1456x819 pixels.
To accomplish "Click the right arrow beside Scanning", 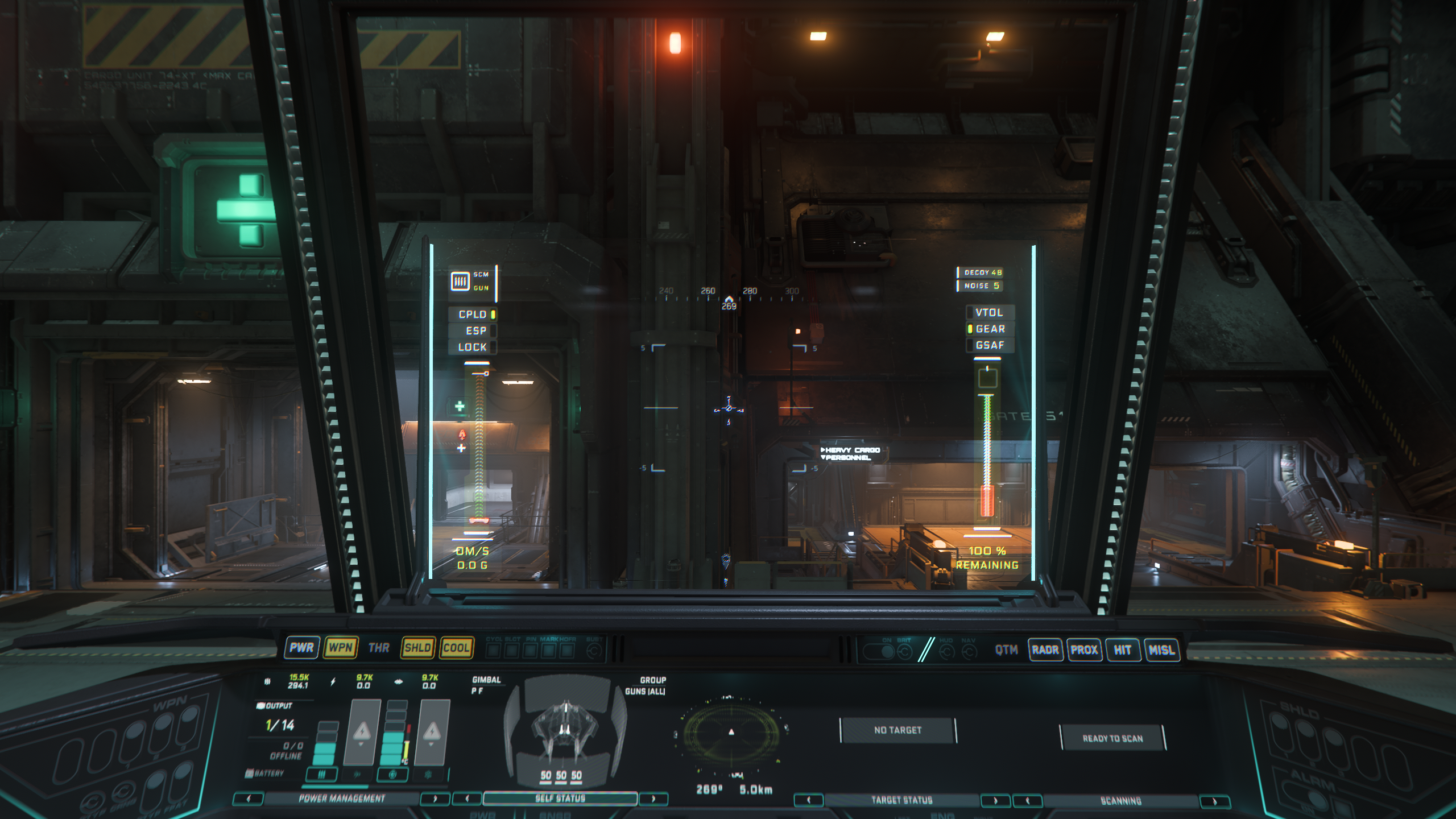I will 1214,801.
